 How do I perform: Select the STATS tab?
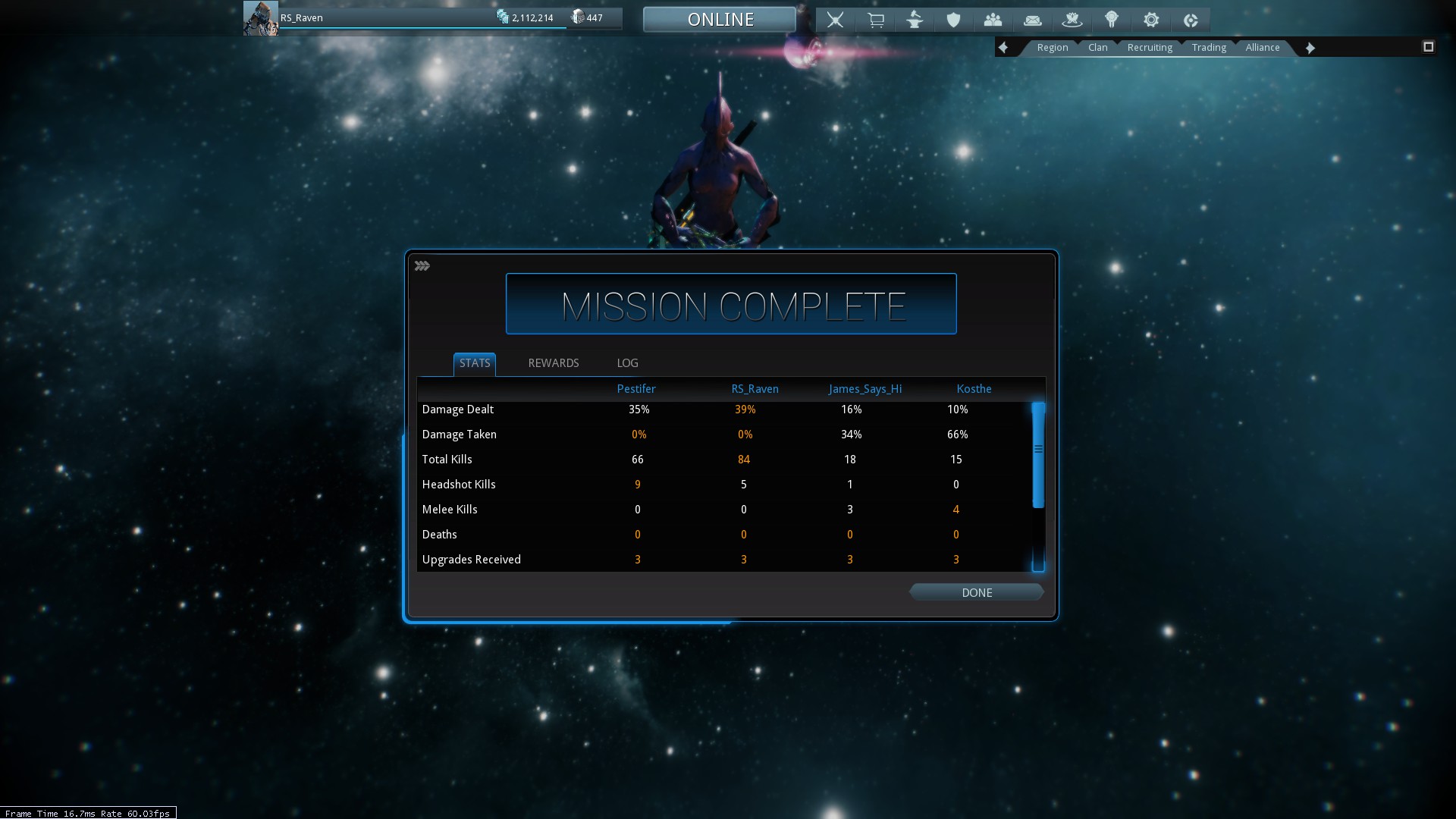coord(475,363)
